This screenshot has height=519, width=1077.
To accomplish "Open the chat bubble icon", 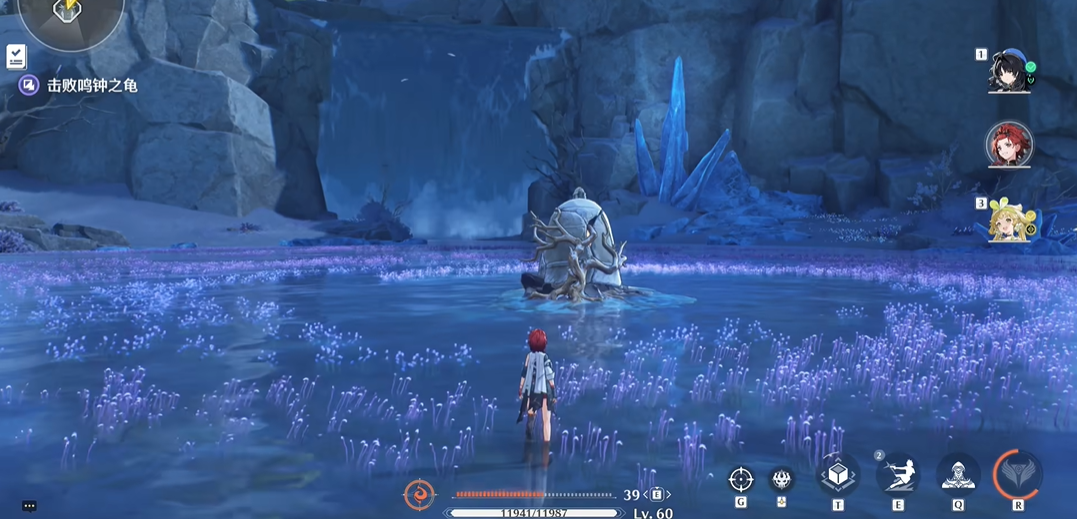I will (29, 506).
